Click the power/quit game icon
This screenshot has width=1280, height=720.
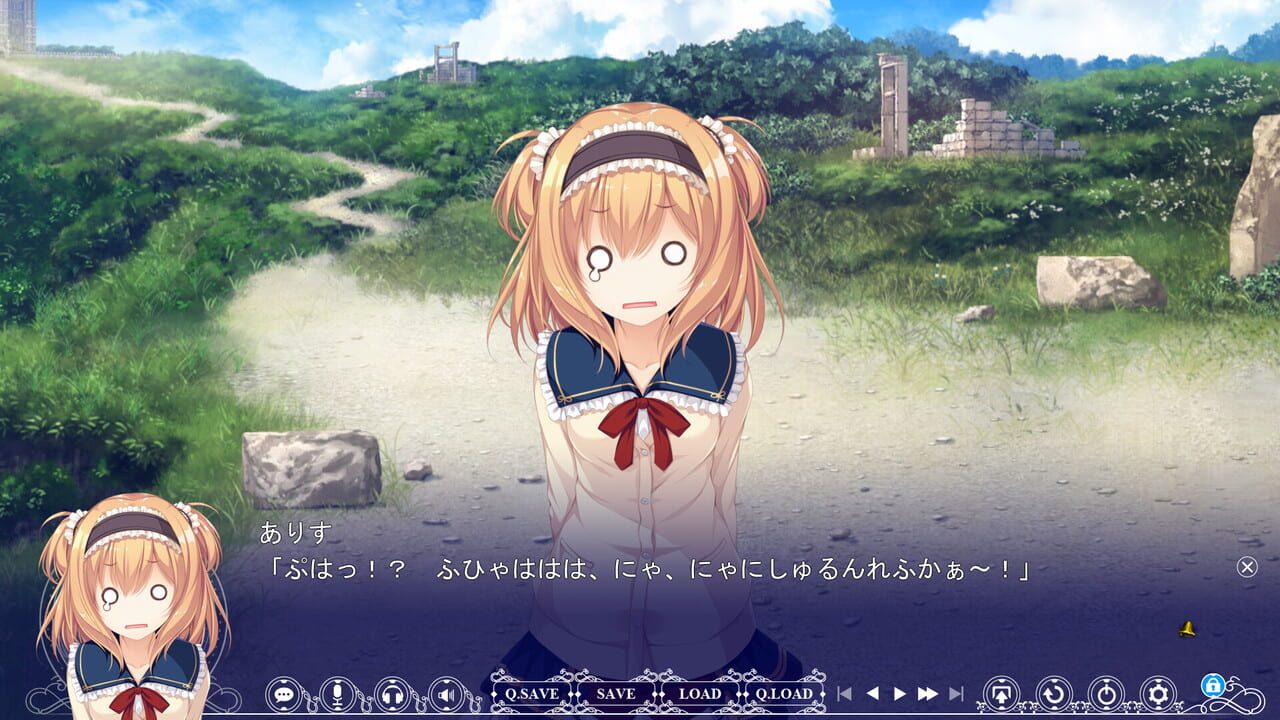click(1106, 692)
